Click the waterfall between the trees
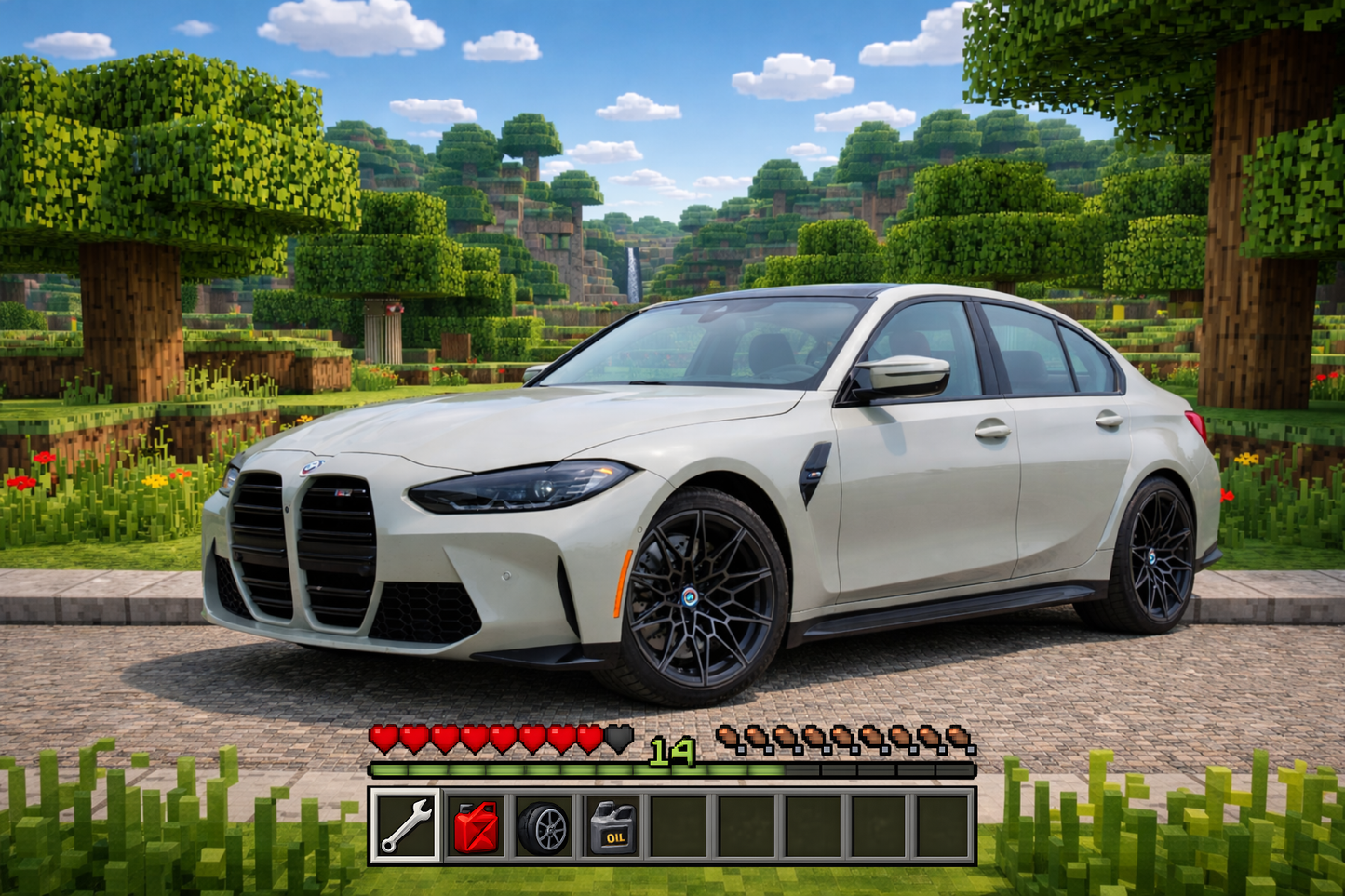Viewport: 1345px width, 896px height. (636, 274)
